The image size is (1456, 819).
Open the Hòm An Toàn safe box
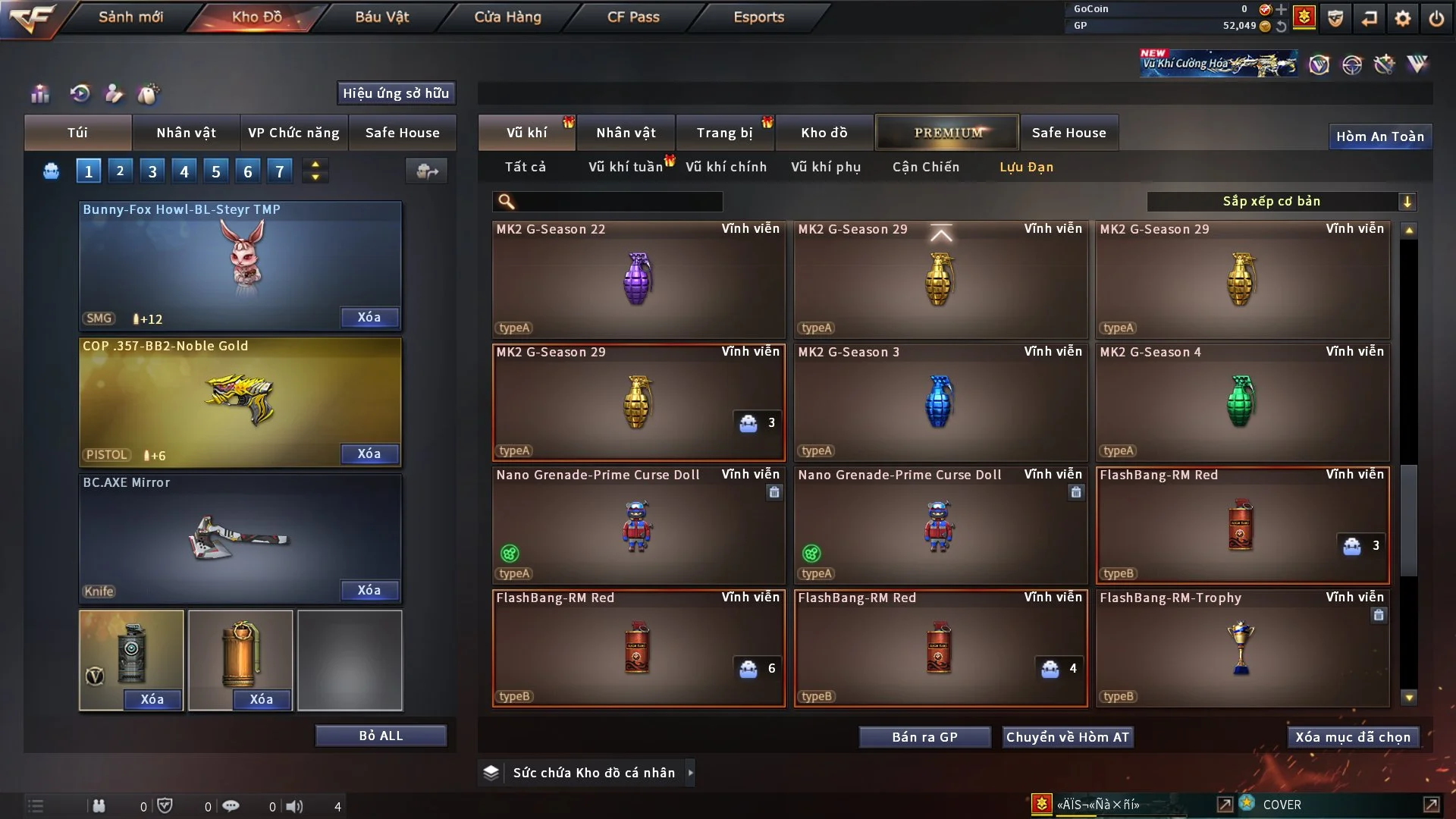1379,136
